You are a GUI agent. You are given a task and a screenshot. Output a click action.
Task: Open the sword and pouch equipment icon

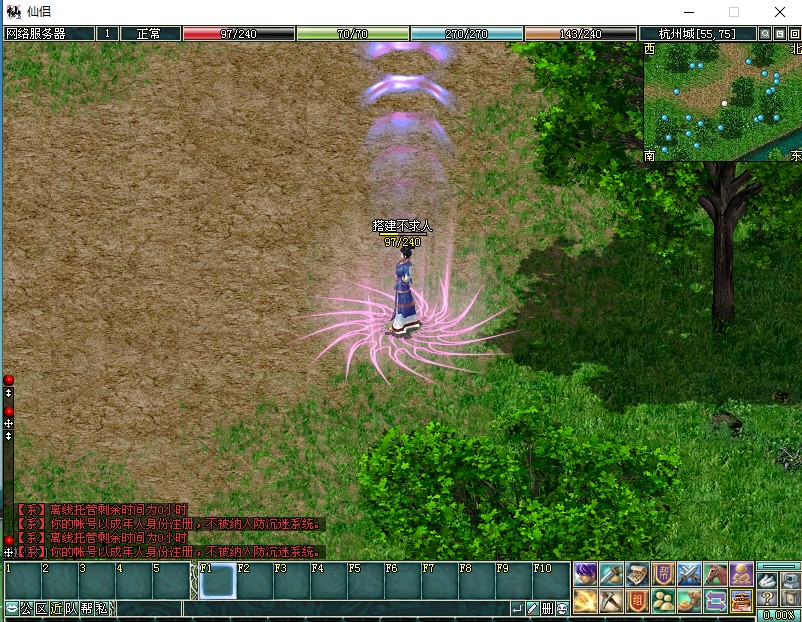611,574
